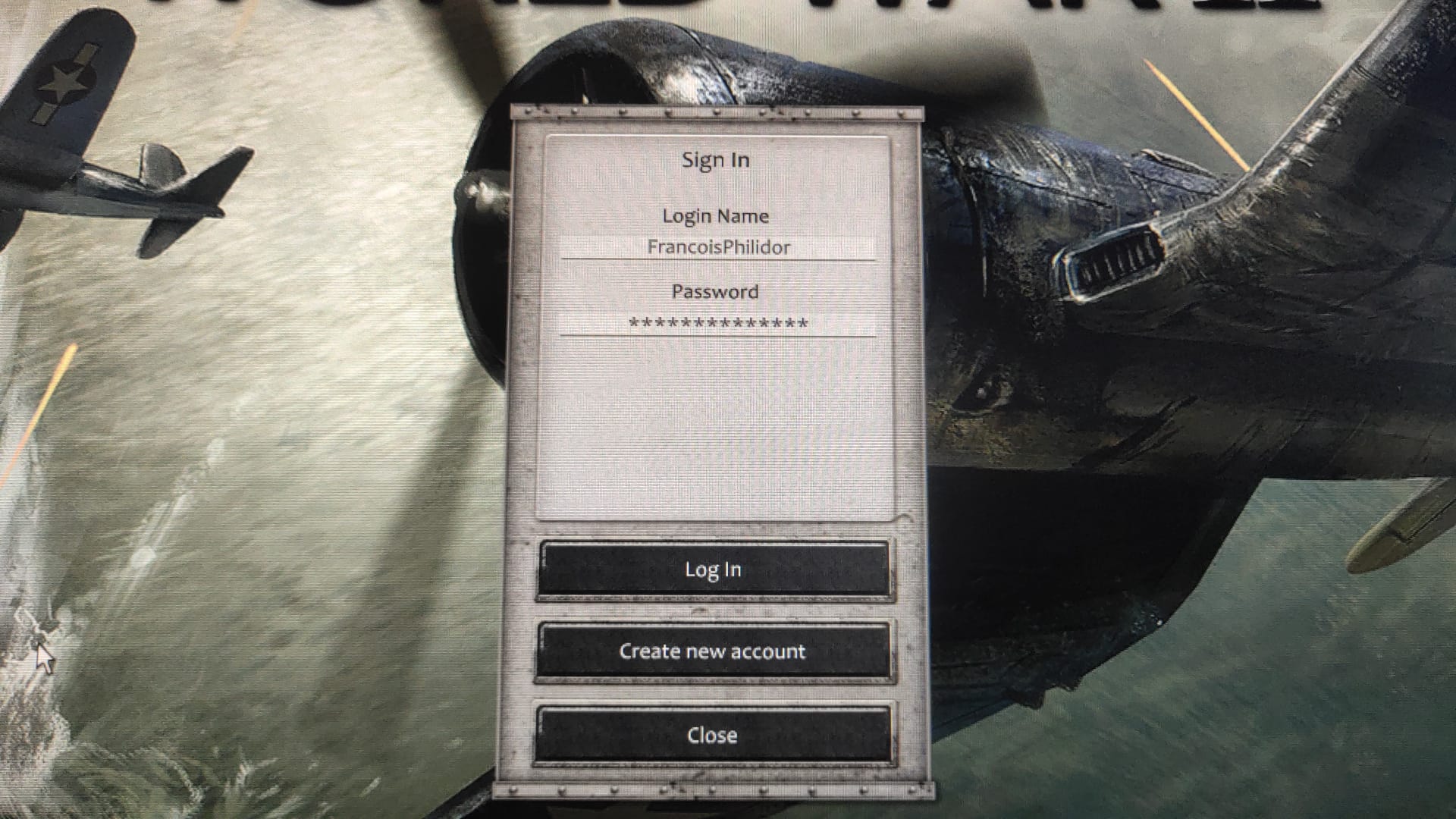Dismiss the login window with Close
Screen dimensions: 1456x819
pos(714,734)
